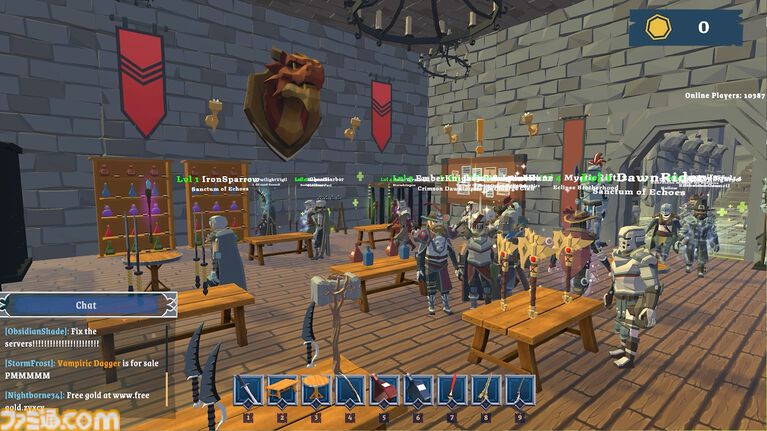Select the round wooden table slot
The image size is (767, 431).
coord(316,390)
